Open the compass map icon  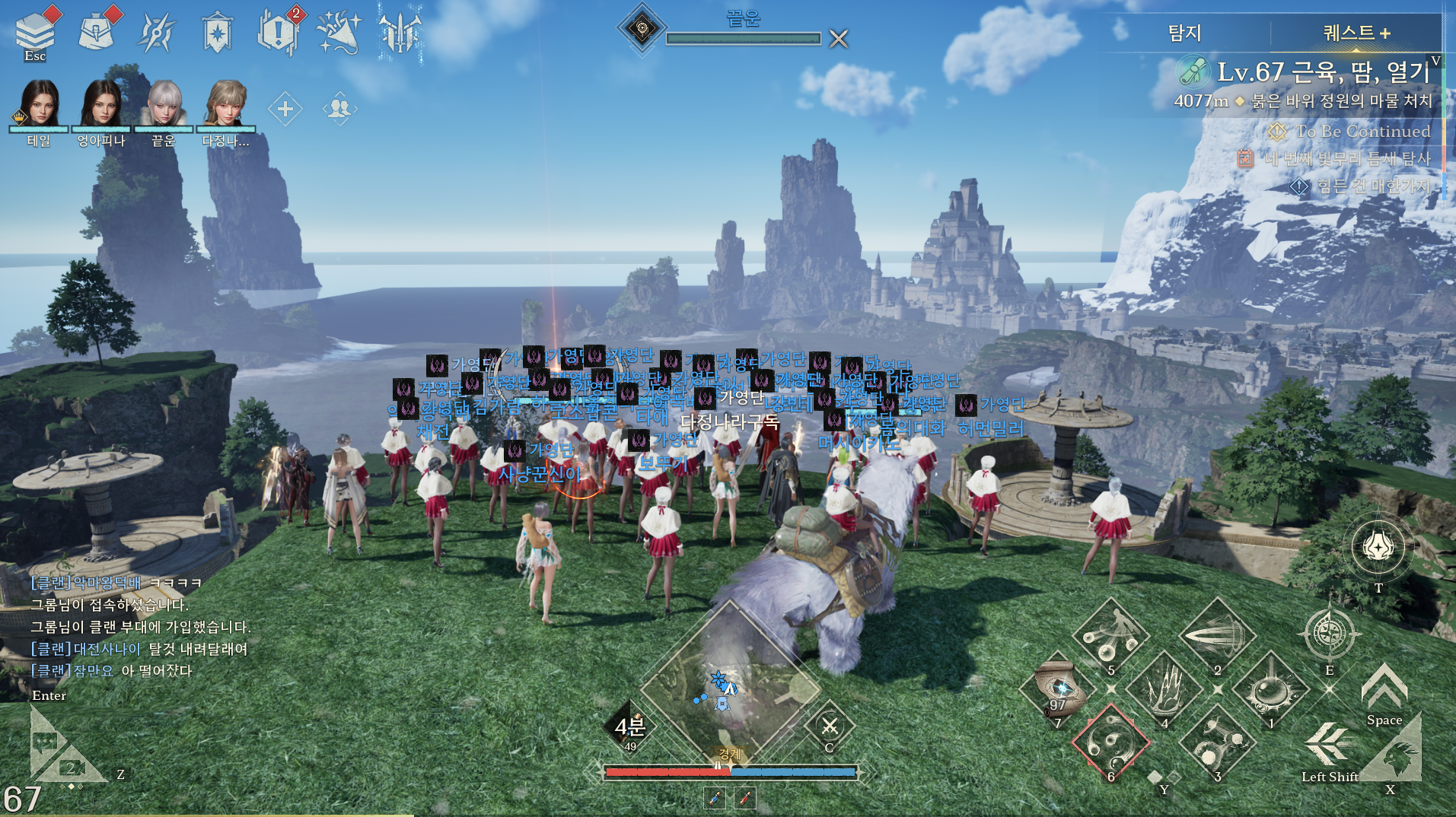point(1329,634)
